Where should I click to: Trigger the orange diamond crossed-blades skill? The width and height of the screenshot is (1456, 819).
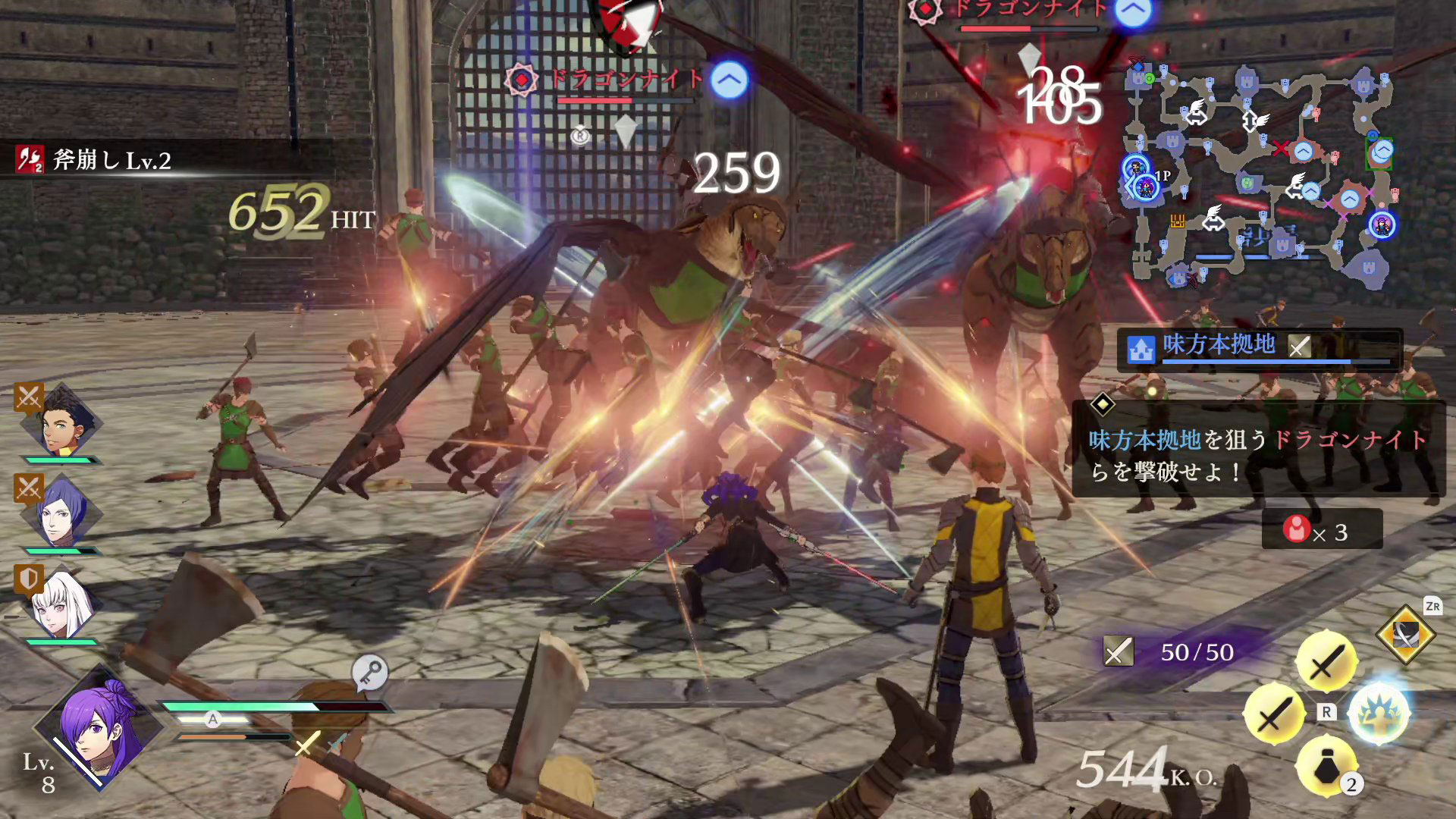point(1405,635)
